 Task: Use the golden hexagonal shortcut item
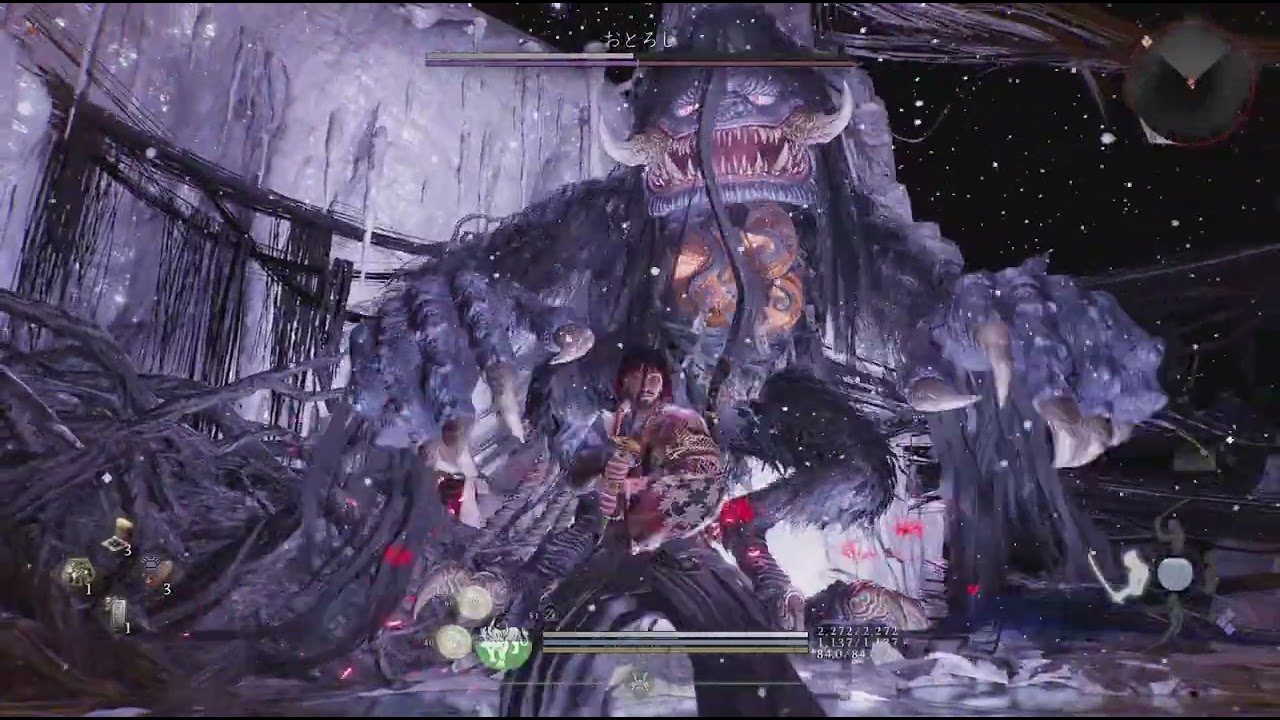pos(77,572)
